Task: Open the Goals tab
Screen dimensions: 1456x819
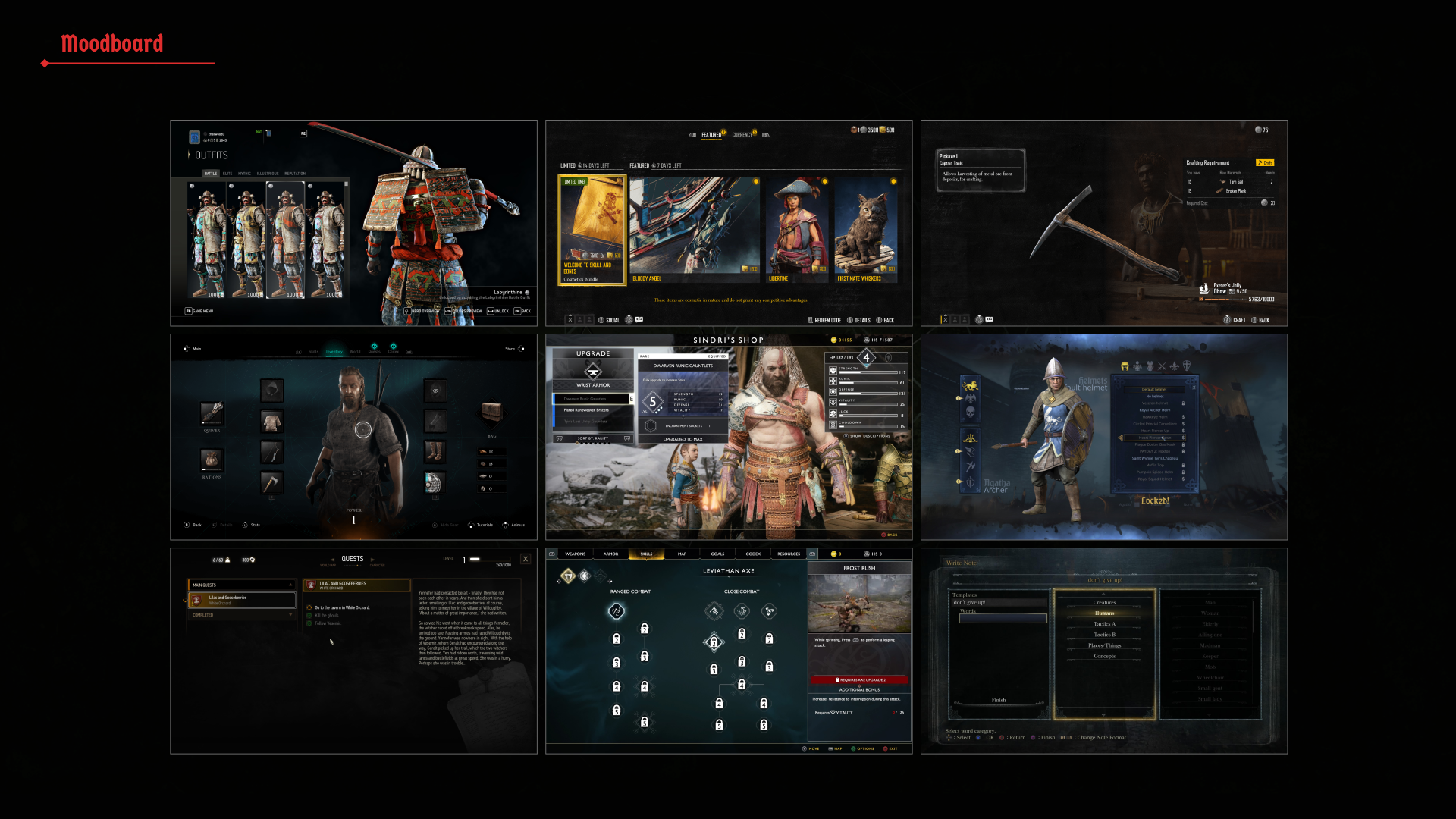Action: (x=717, y=554)
